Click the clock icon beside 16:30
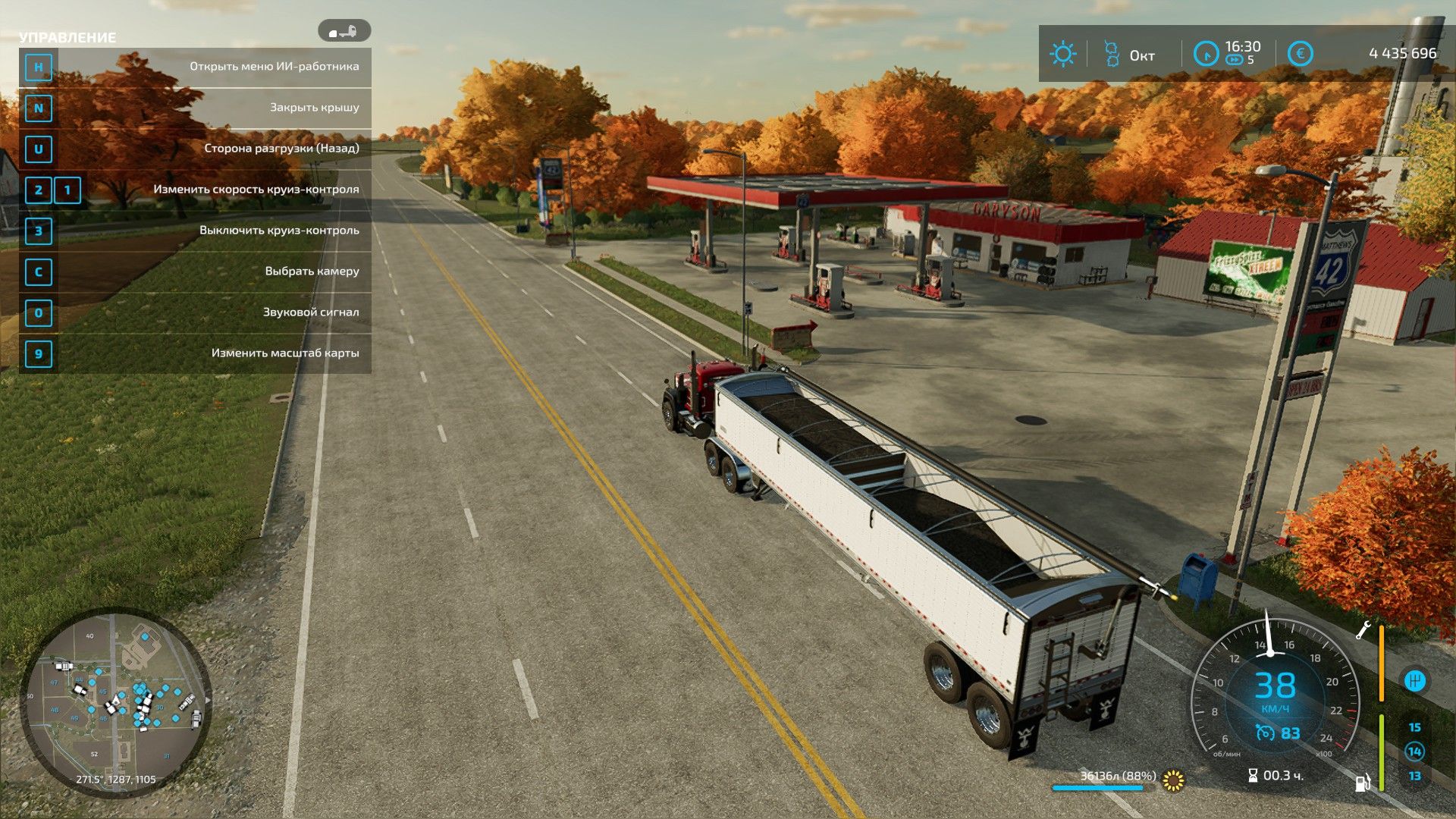1456x819 pixels. [1205, 54]
